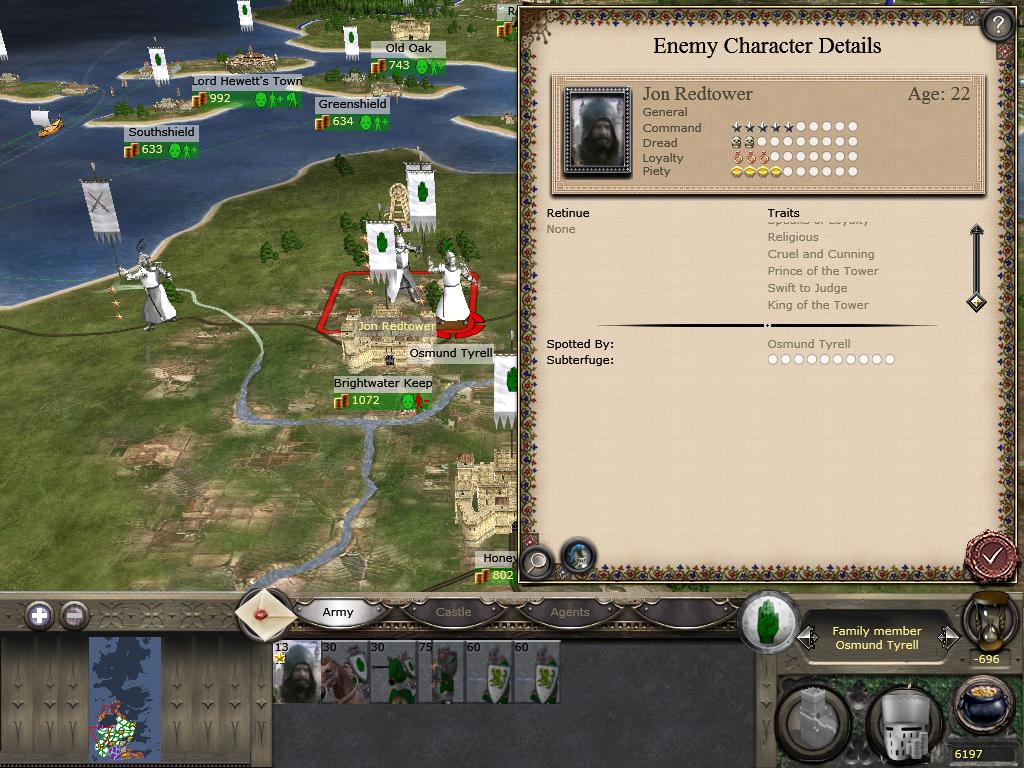Cycle to the previous family member
The width and height of the screenshot is (1024, 768).
(806, 637)
